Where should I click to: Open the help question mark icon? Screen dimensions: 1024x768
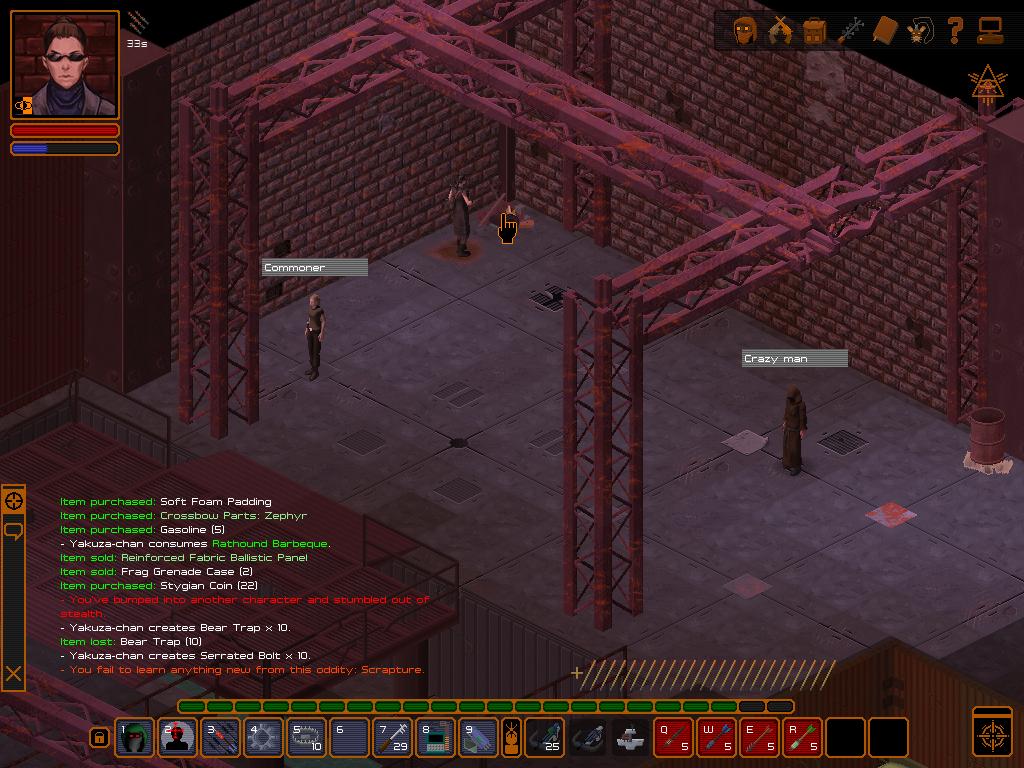click(955, 31)
